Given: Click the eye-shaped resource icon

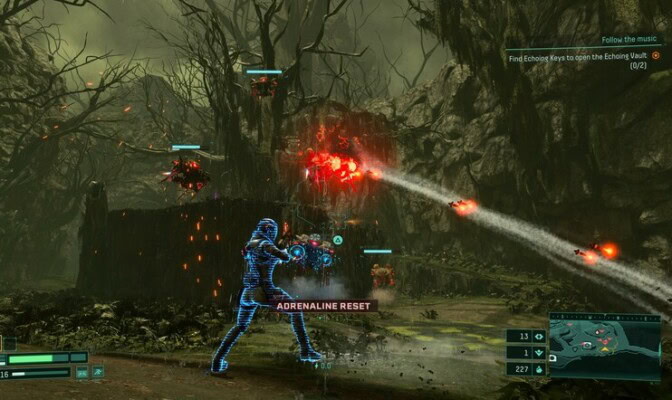Looking at the screenshot, I should 539,337.
